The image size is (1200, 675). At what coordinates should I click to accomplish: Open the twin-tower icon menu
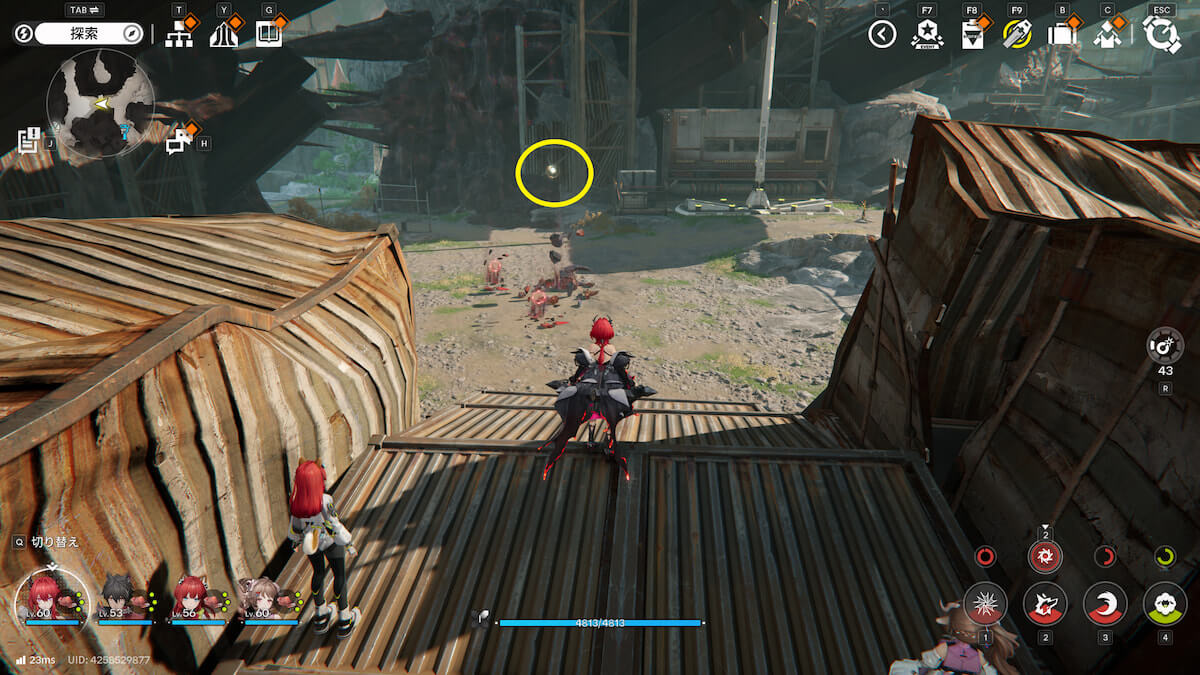[223, 35]
